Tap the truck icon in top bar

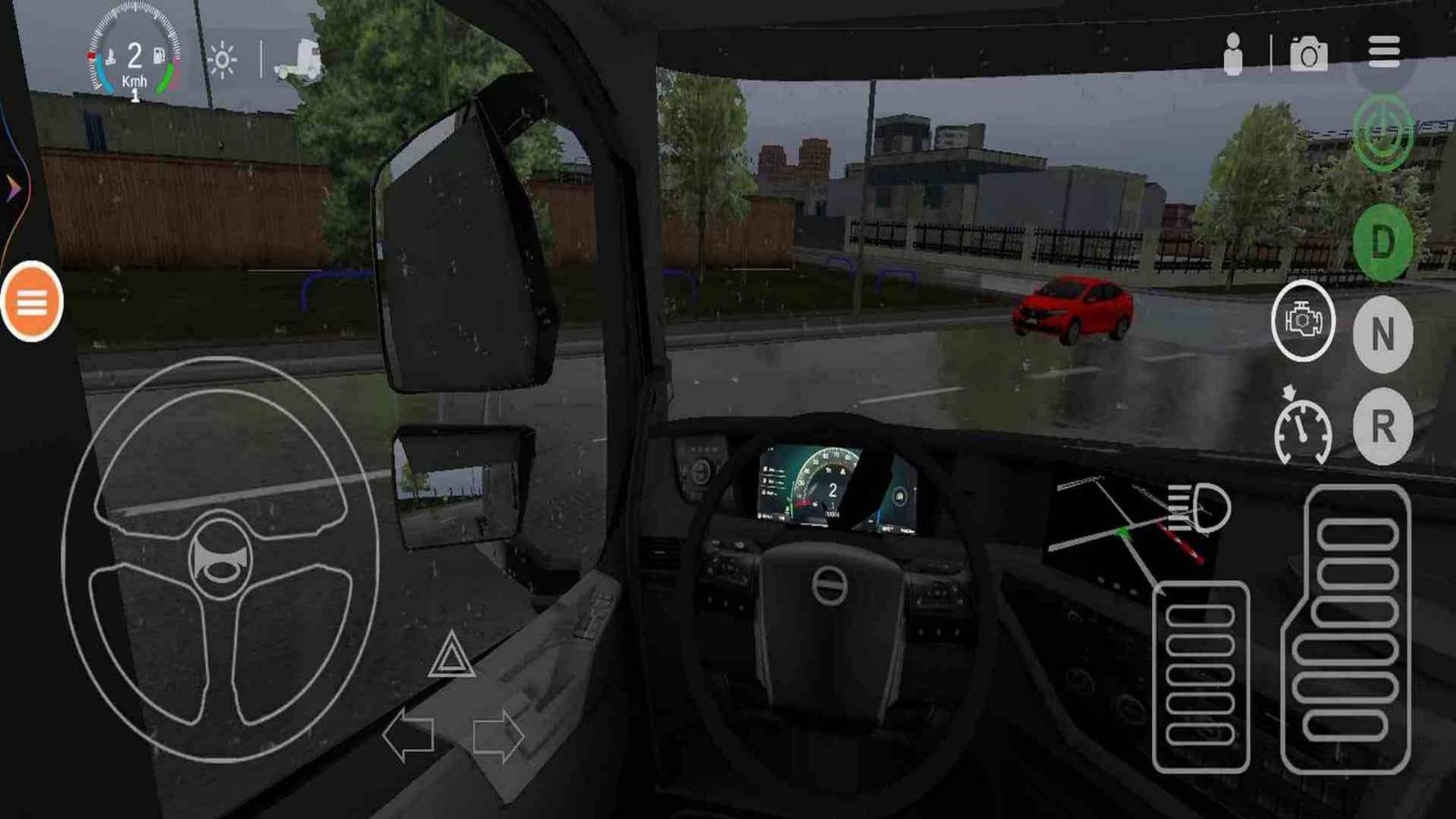pos(299,61)
